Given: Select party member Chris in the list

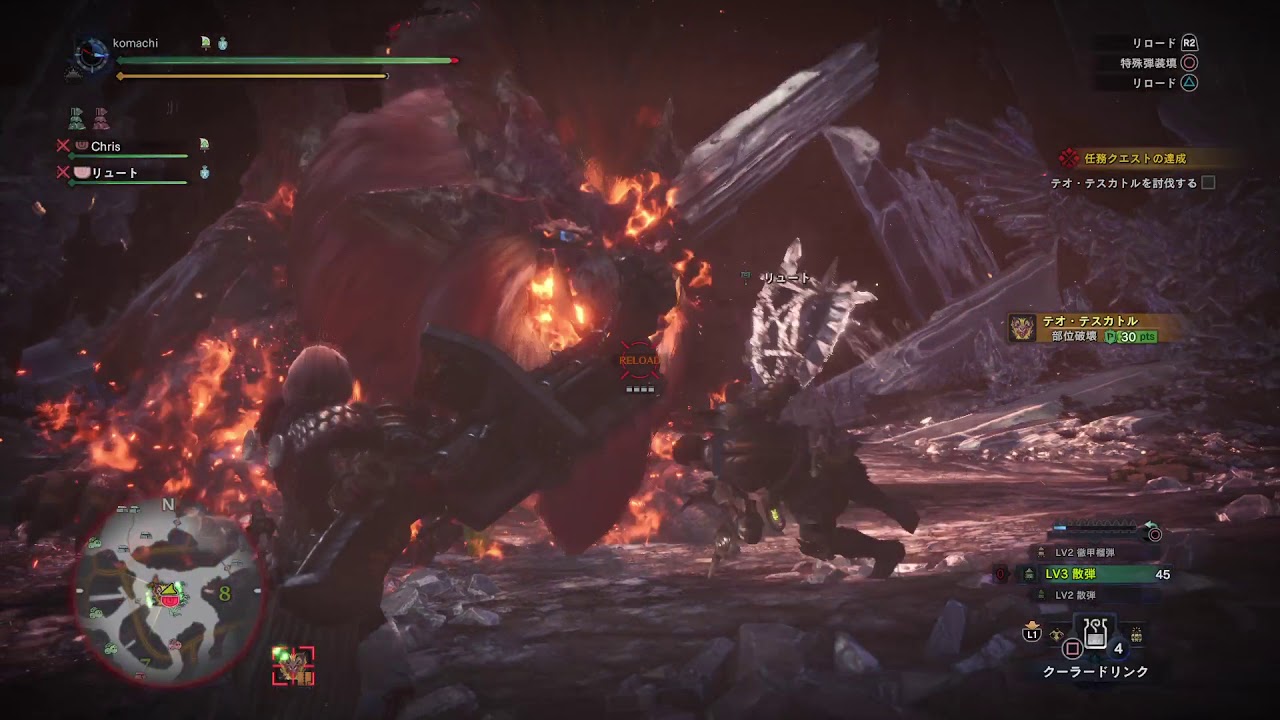Looking at the screenshot, I should pos(105,146).
